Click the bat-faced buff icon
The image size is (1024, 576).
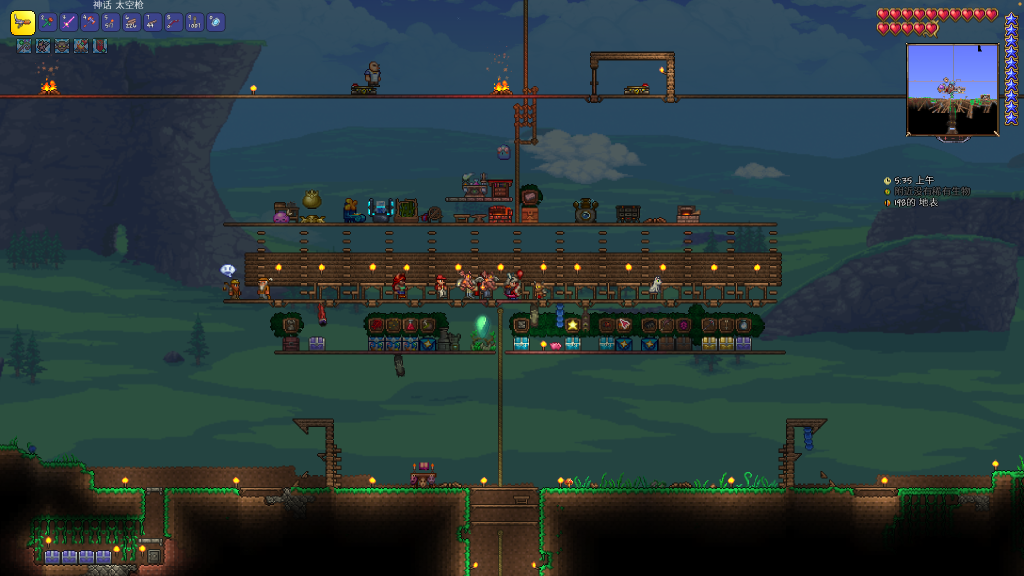pyautogui.click(x=62, y=46)
